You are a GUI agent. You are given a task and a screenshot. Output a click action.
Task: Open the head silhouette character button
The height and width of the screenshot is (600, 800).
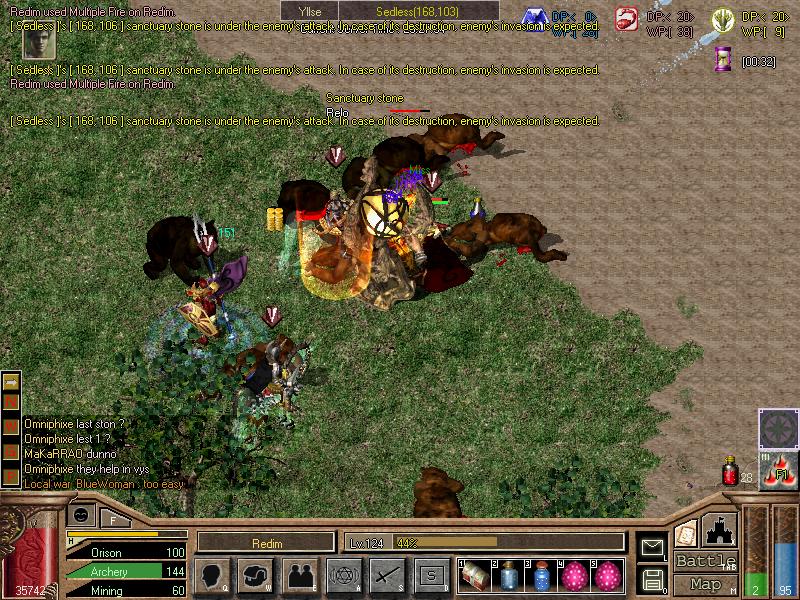pos(212,576)
